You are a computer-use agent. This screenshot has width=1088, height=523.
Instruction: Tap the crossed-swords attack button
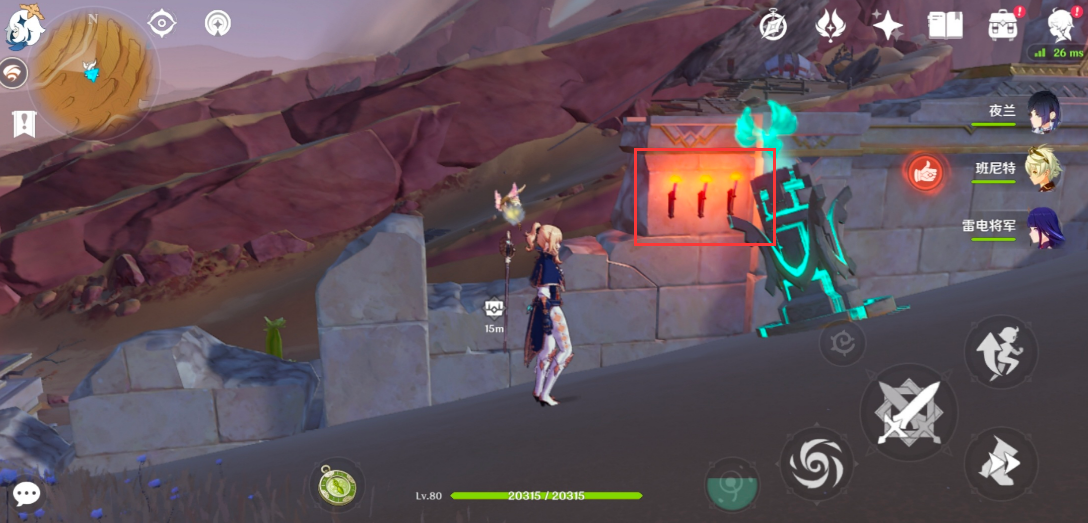point(909,412)
